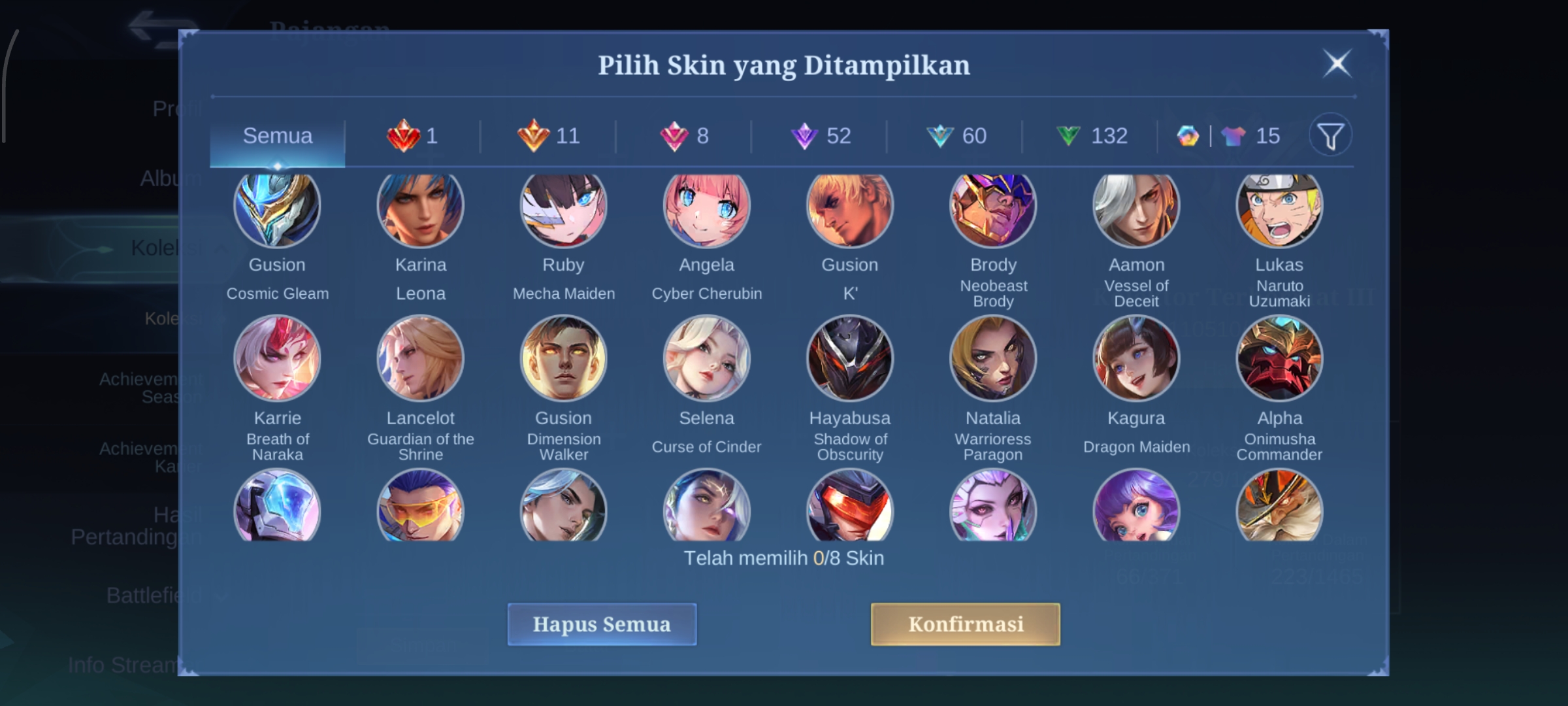Screen dimensions: 1568x706
Task: Show the purple gem tier with 52 skins
Action: (821, 136)
